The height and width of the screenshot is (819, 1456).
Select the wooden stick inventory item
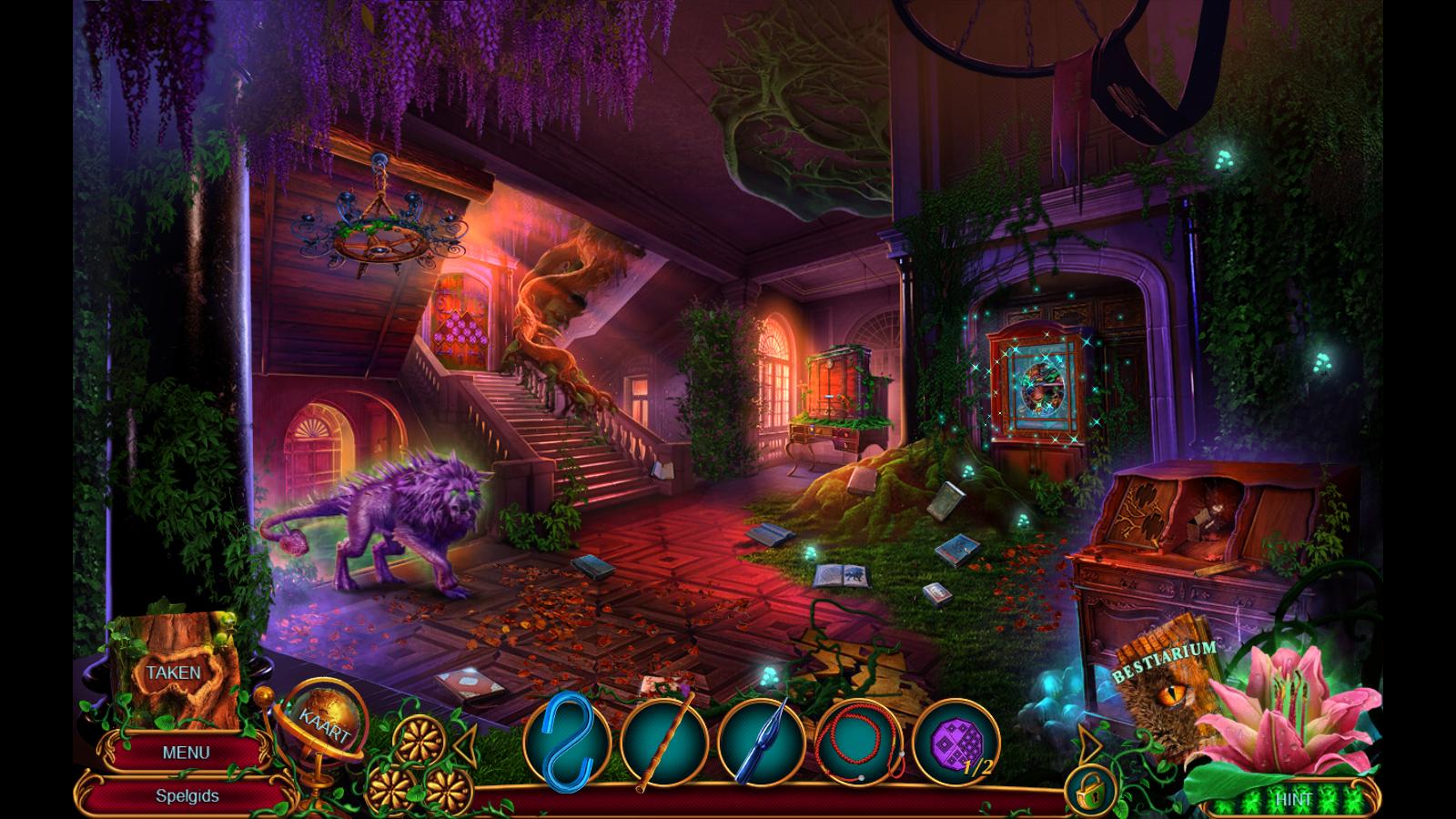(x=664, y=740)
